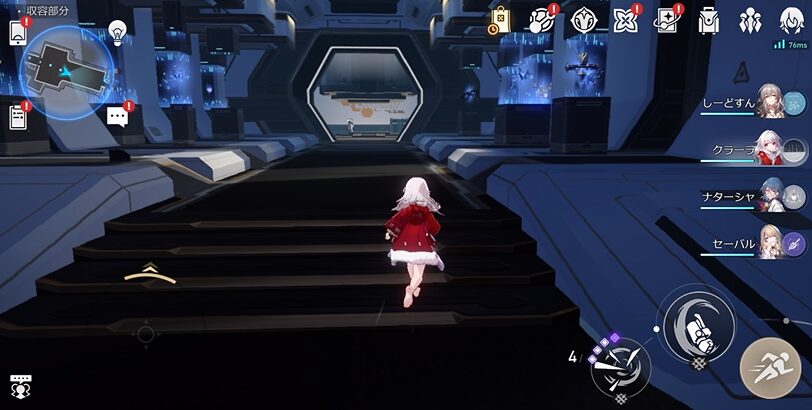Open the four-petal flower icon in top bar
Screen dimensions: 812x410
[625, 20]
